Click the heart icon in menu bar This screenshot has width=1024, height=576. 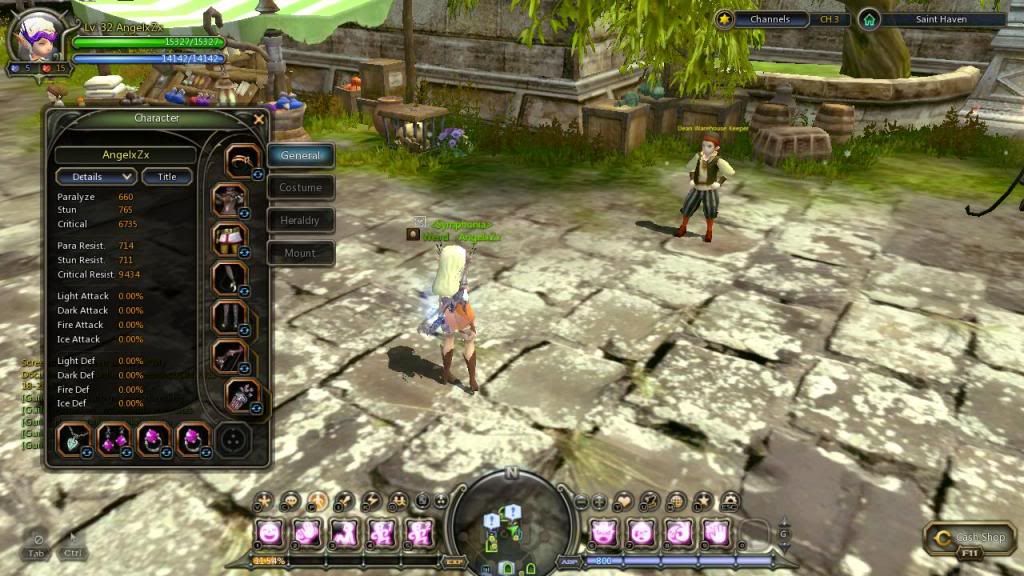coord(624,500)
